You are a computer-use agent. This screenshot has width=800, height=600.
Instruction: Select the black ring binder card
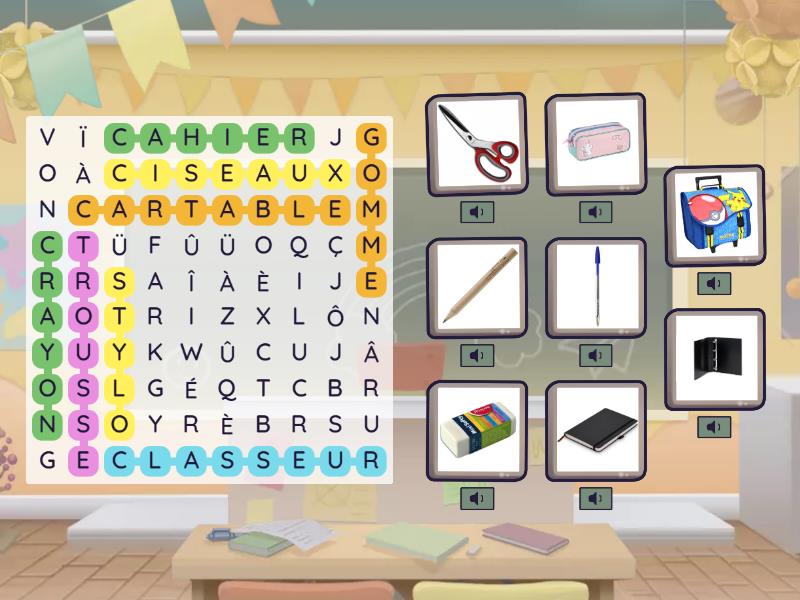pyautogui.click(x=714, y=358)
